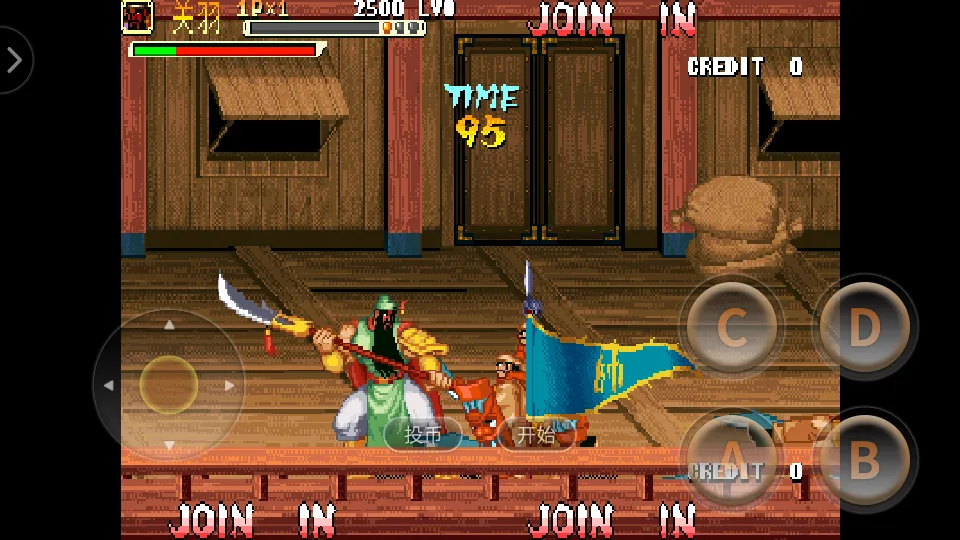The image size is (960, 540).
Task: Start the game with the 开始 button
Action: (x=535, y=435)
